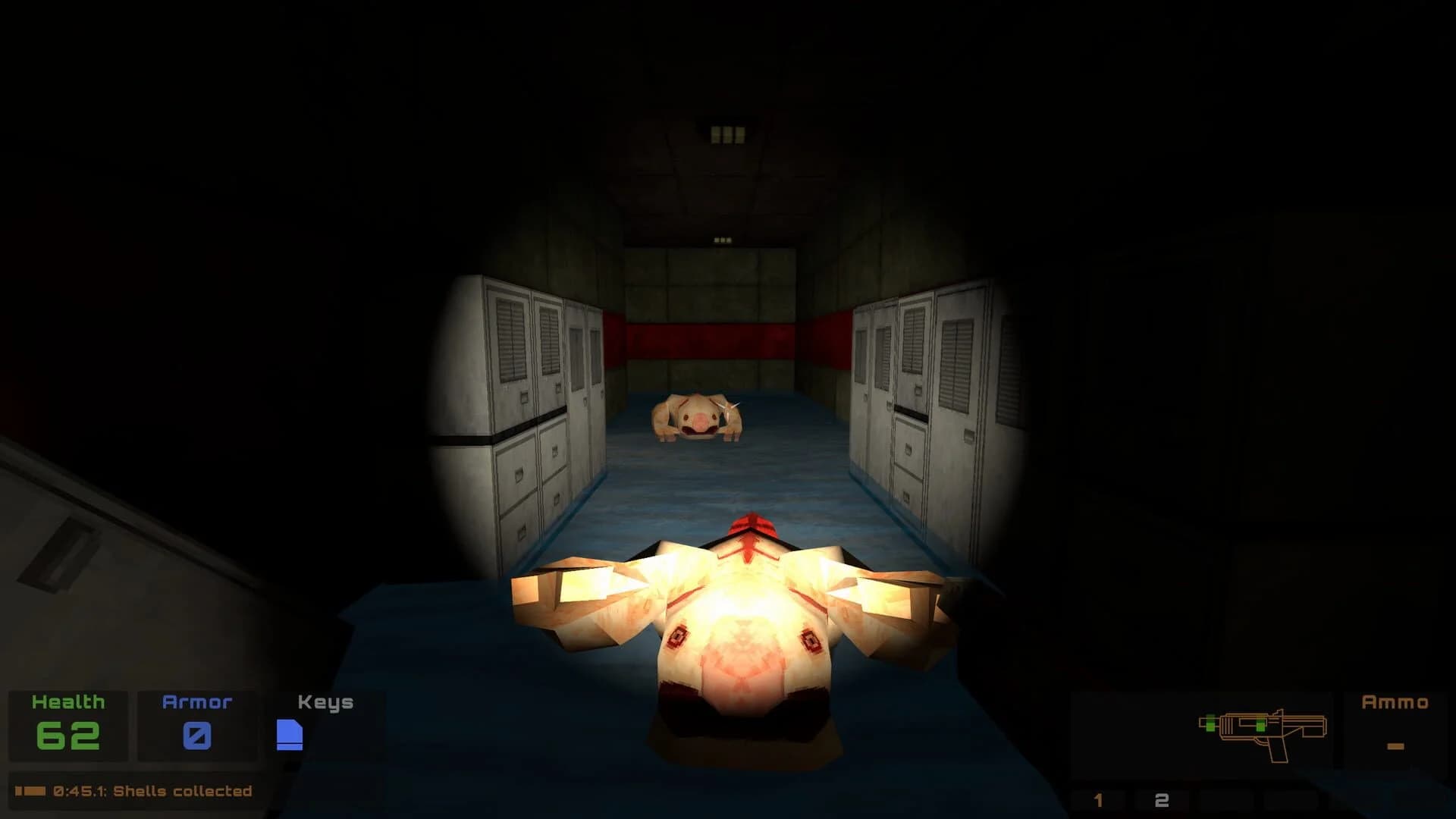
Task: Toggle the highlighted weapon slot 1
Action: coord(1097,798)
